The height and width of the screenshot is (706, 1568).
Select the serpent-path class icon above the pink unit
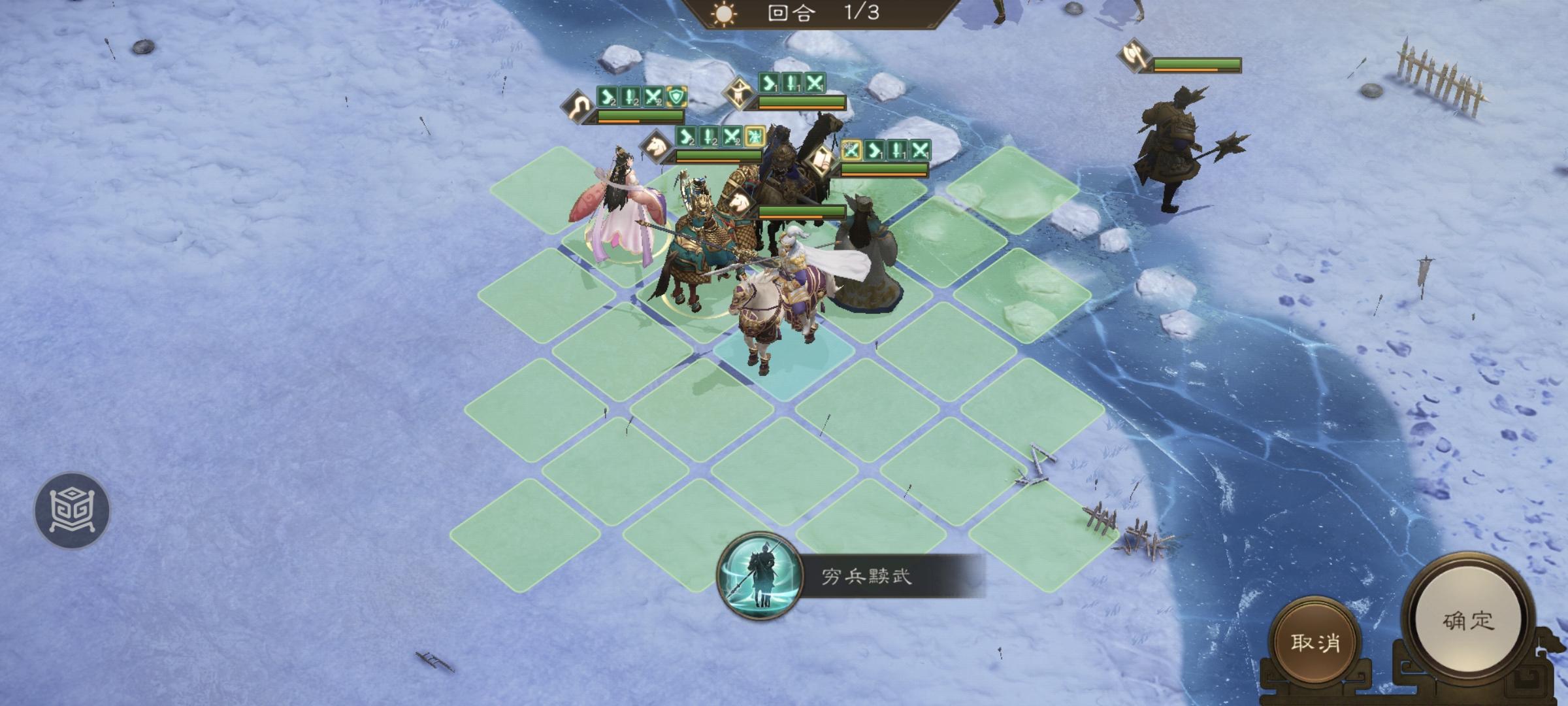(x=578, y=105)
